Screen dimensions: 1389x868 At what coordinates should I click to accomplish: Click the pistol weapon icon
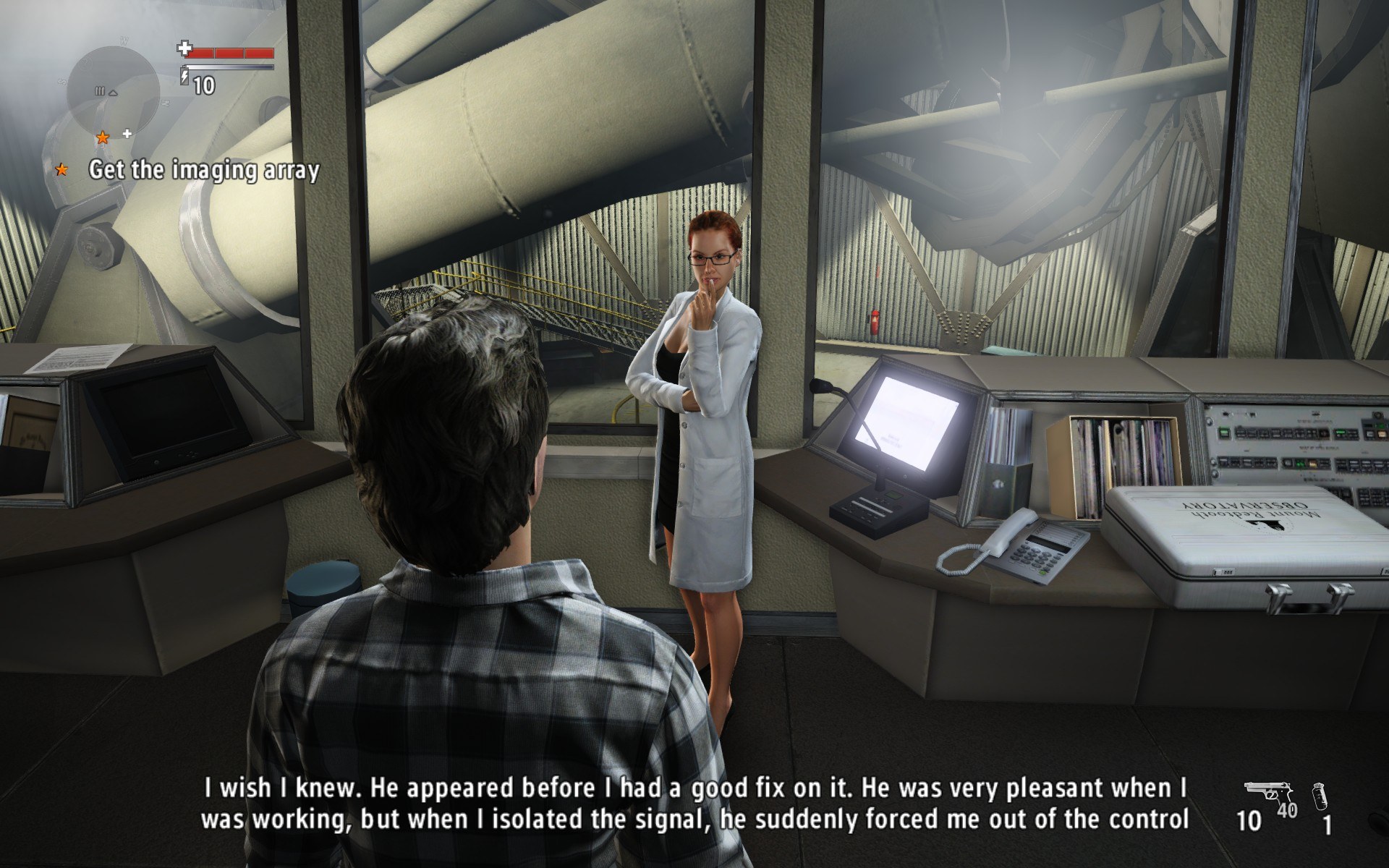click(x=1261, y=793)
